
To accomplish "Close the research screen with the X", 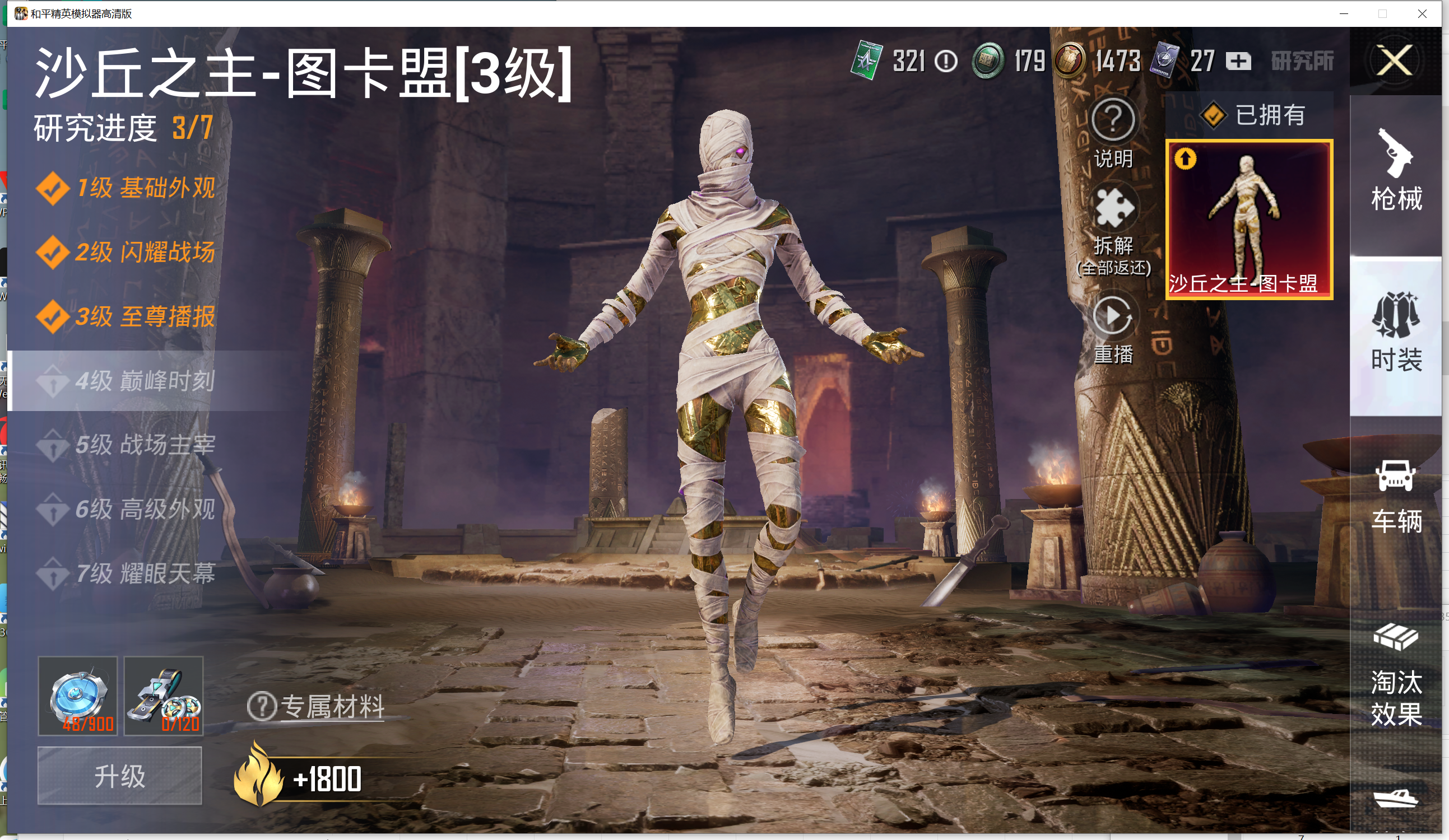I will [1395, 60].
